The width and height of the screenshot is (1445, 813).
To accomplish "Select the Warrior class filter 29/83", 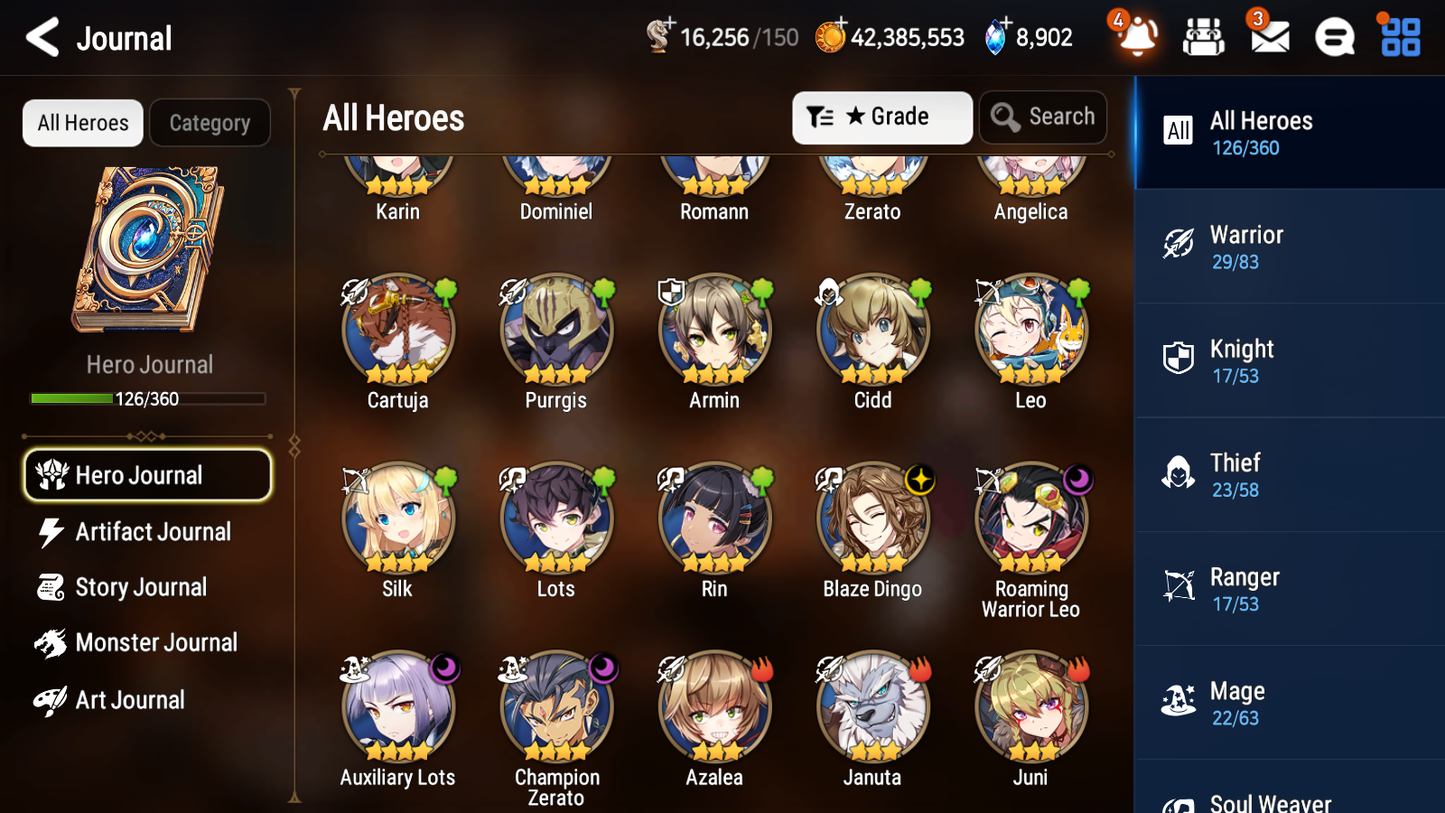I will 1289,246.
